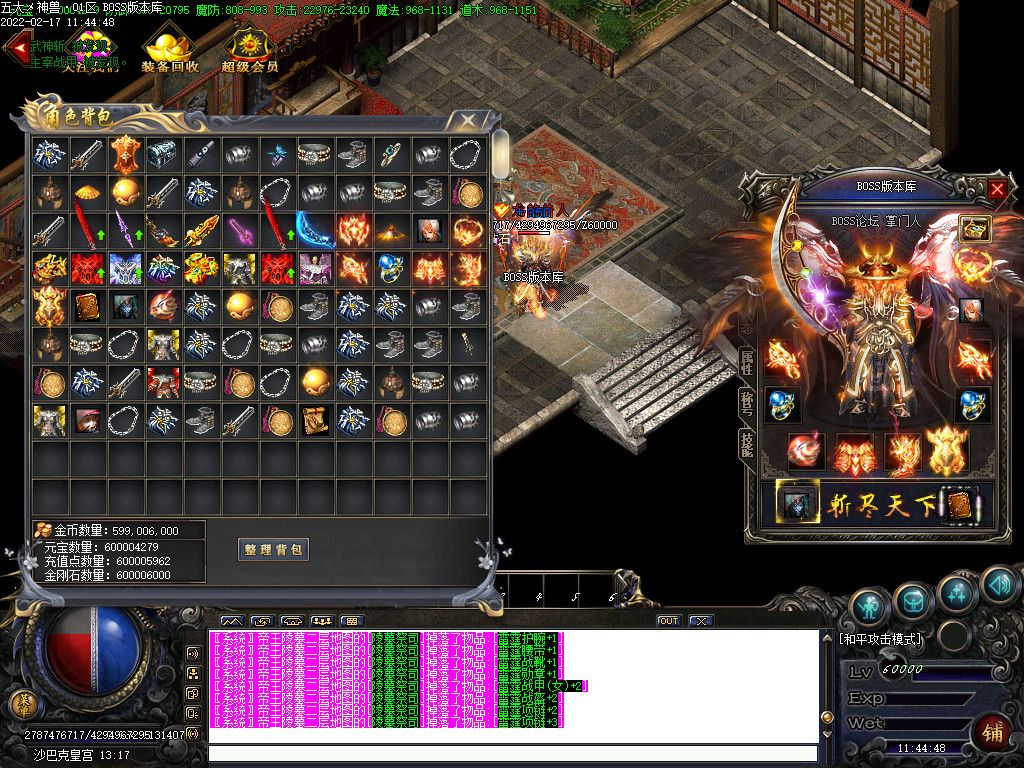The width and height of the screenshot is (1024, 768).
Task: Switch to the 称号 title tab
Action: tap(746, 404)
